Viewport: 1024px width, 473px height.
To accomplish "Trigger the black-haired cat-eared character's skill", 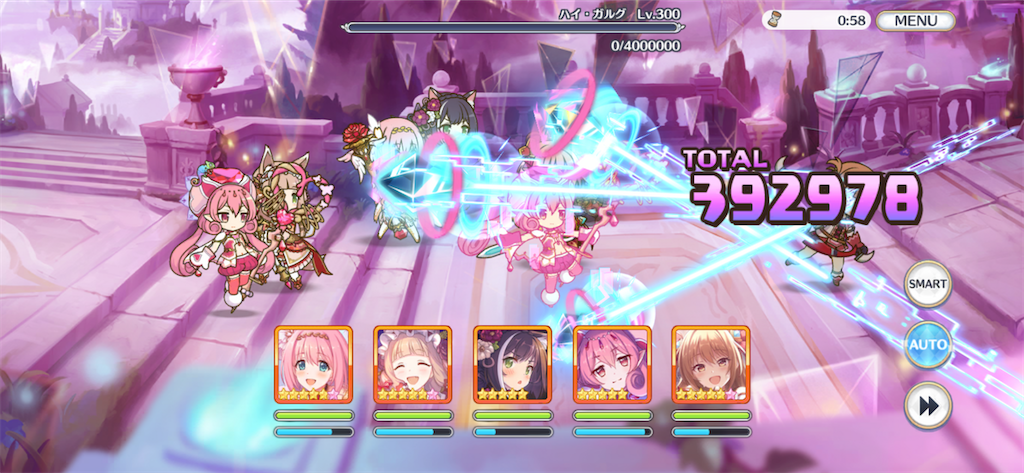I will tap(512, 364).
